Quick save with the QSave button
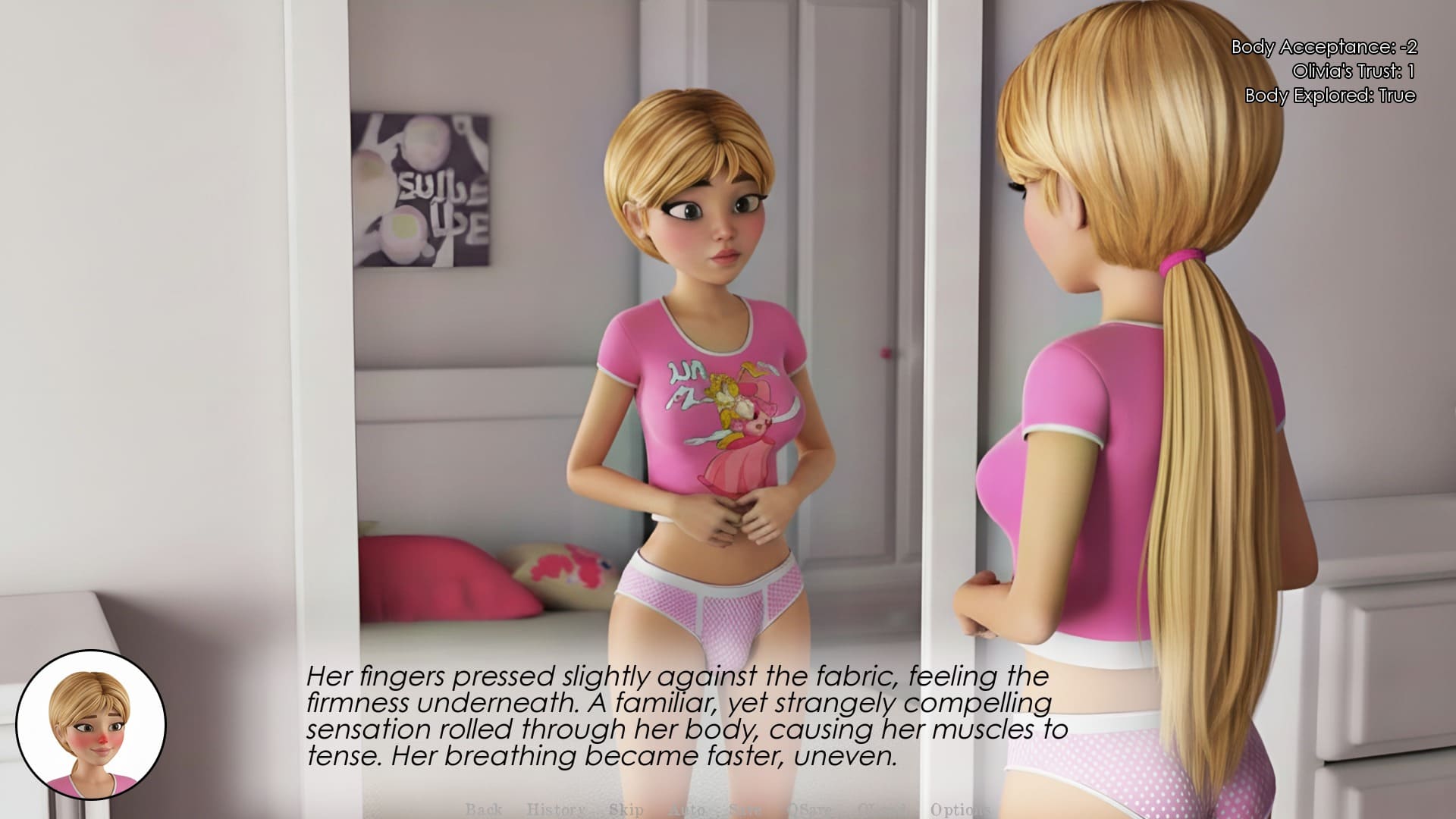The width and height of the screenshot is (1456, 819). click(808, 809)
